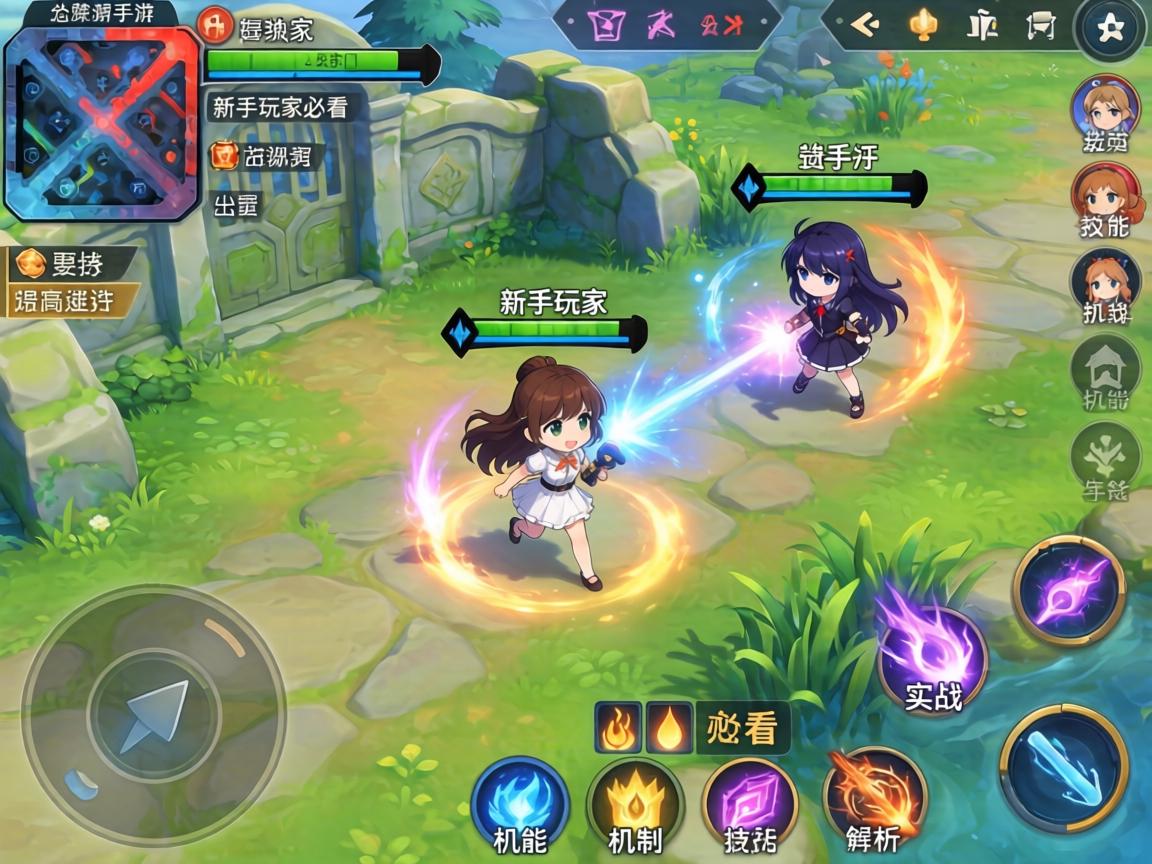Tap the orange gem button on left edge
1152x864 pixels.
[31, 264]
